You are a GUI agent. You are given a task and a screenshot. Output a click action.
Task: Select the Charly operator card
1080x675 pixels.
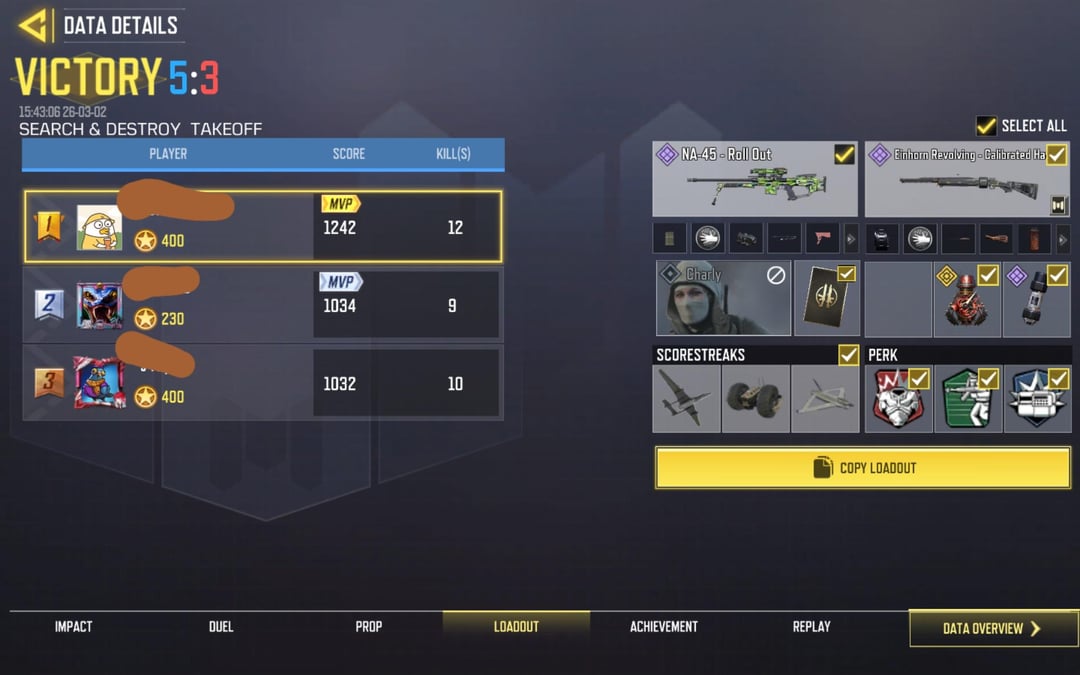coord(722,298)
